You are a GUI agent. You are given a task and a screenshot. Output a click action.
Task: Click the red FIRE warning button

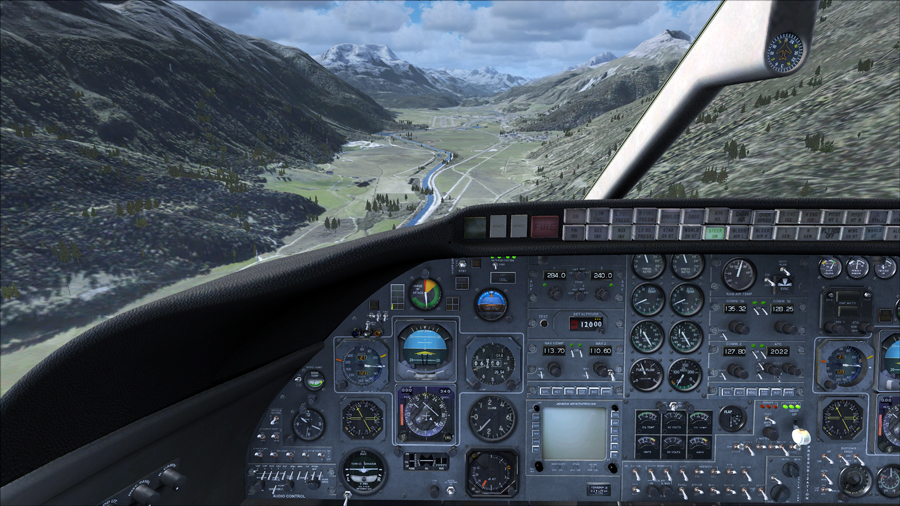pos(545,227)
